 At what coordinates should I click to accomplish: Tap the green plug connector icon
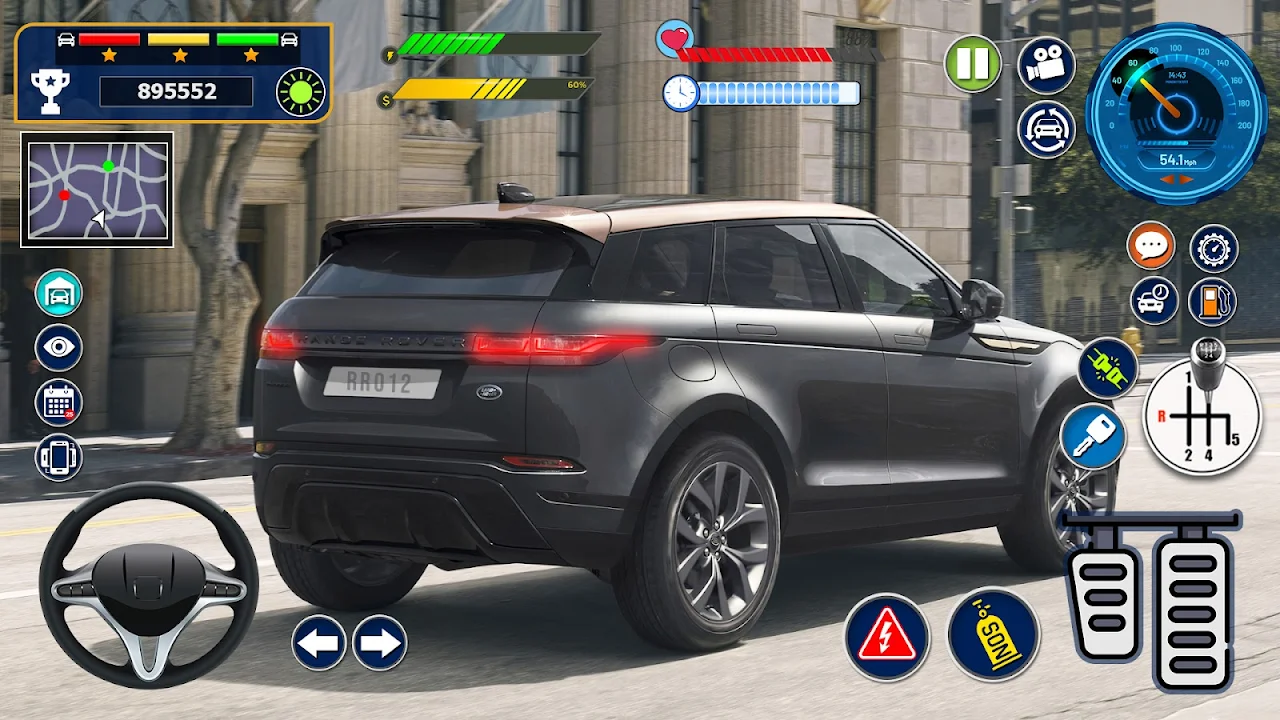(1108, 368)
